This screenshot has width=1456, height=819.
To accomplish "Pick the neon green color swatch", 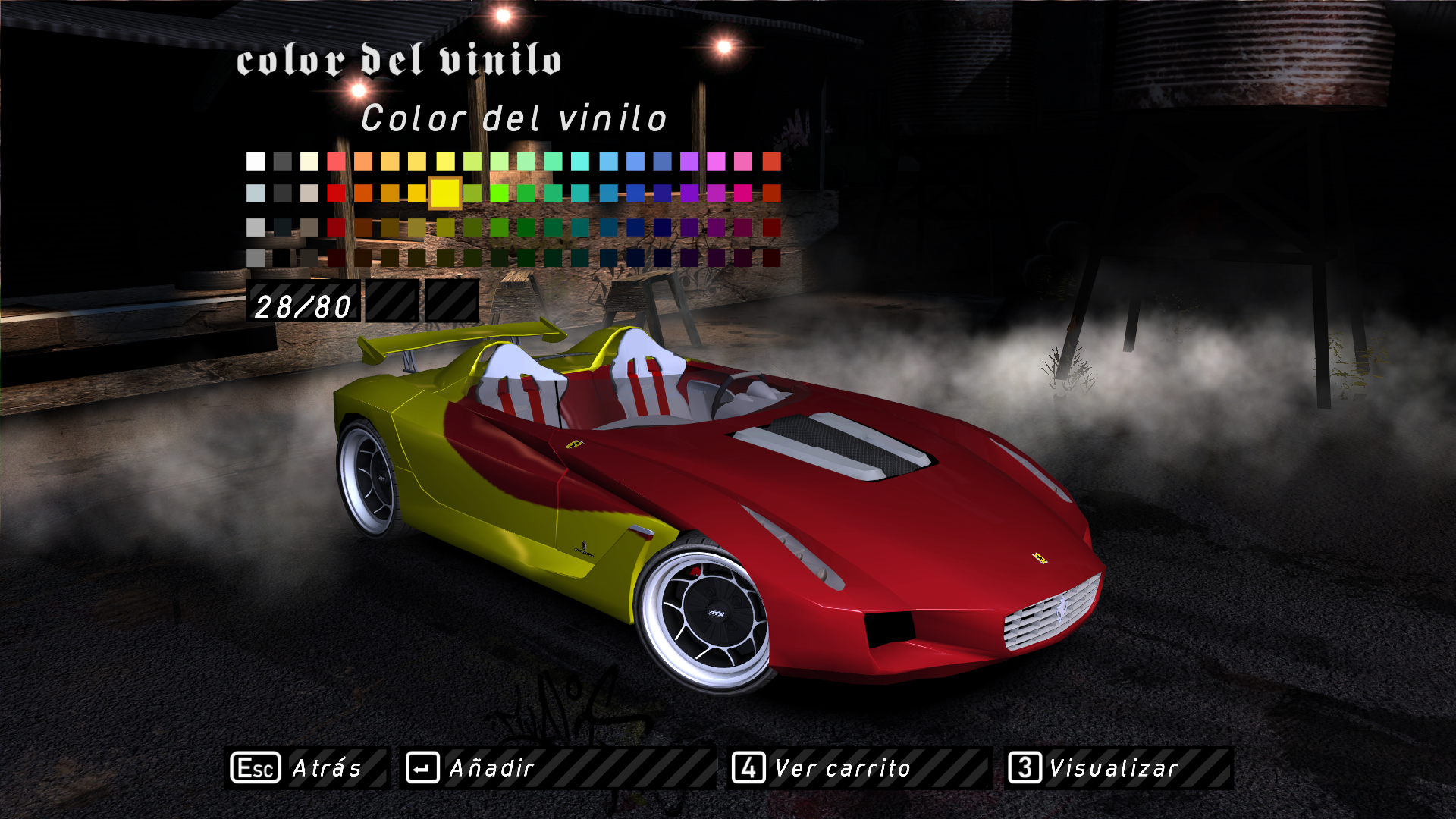I will click(499, 193).
